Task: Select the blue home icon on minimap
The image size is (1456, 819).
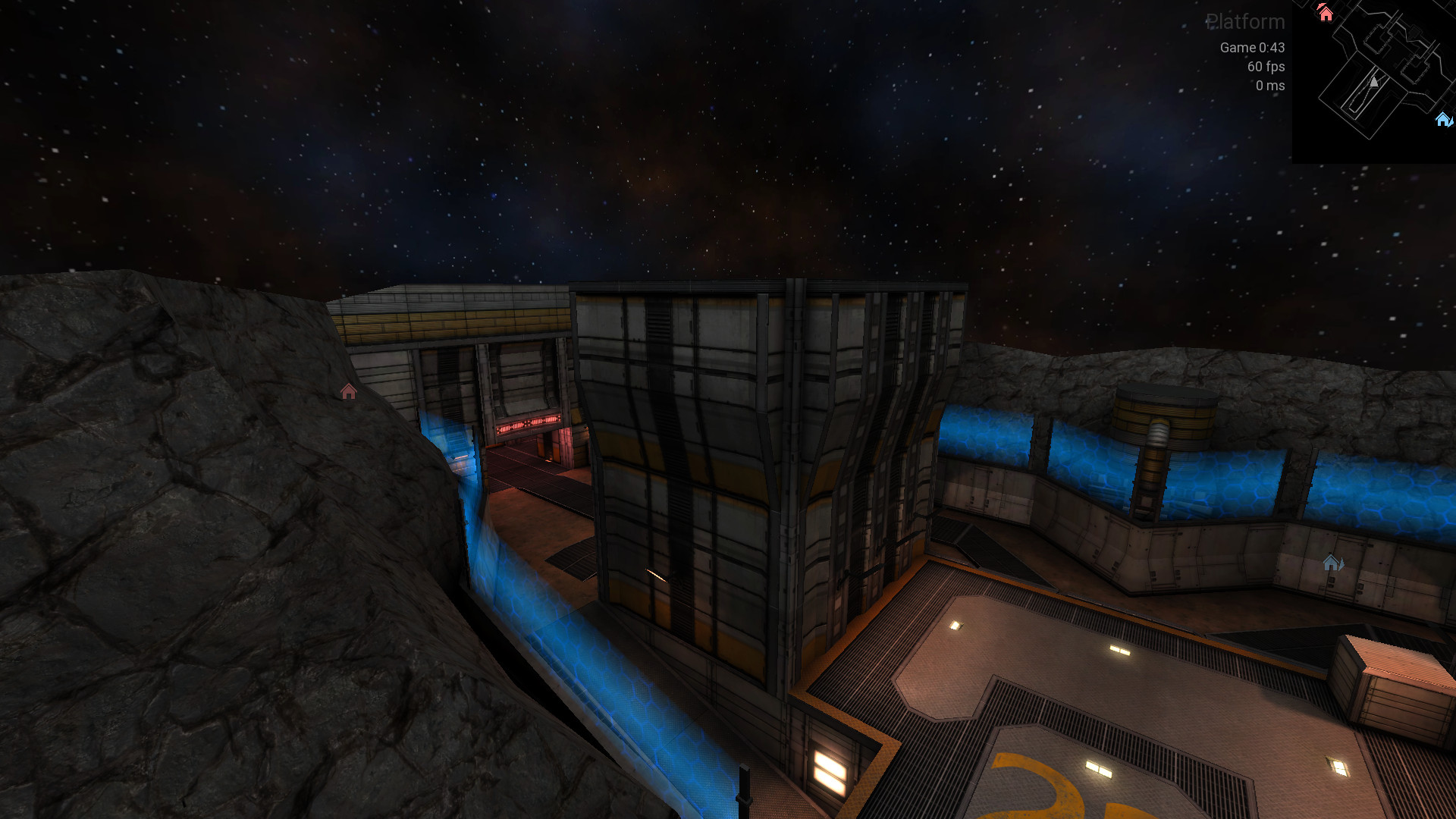Action: 1442,119
